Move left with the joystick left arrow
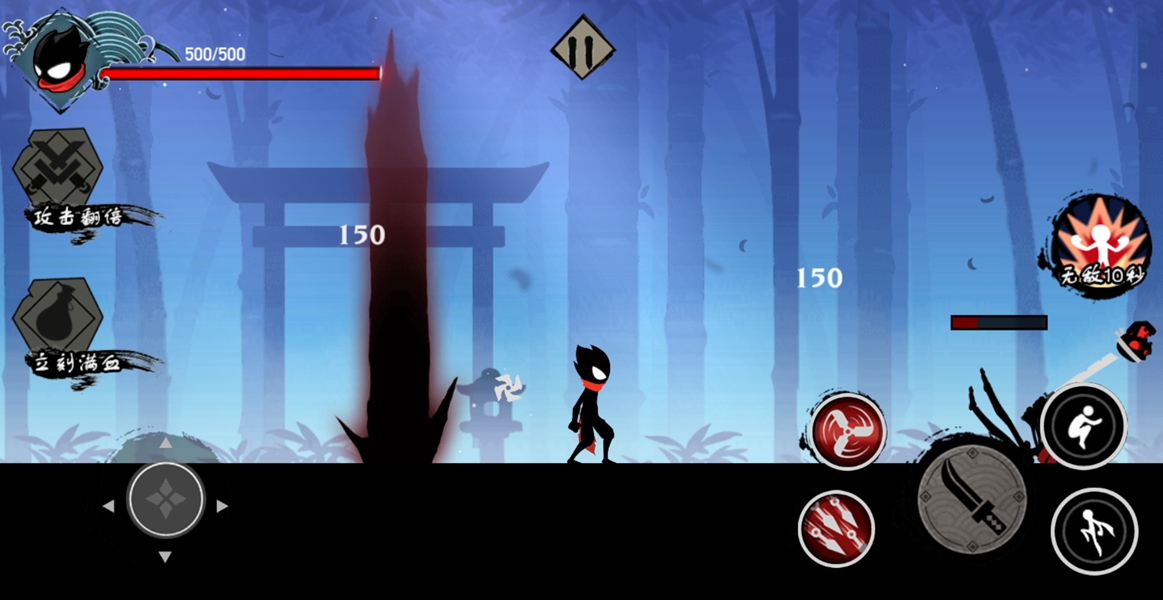 (109, 506)
